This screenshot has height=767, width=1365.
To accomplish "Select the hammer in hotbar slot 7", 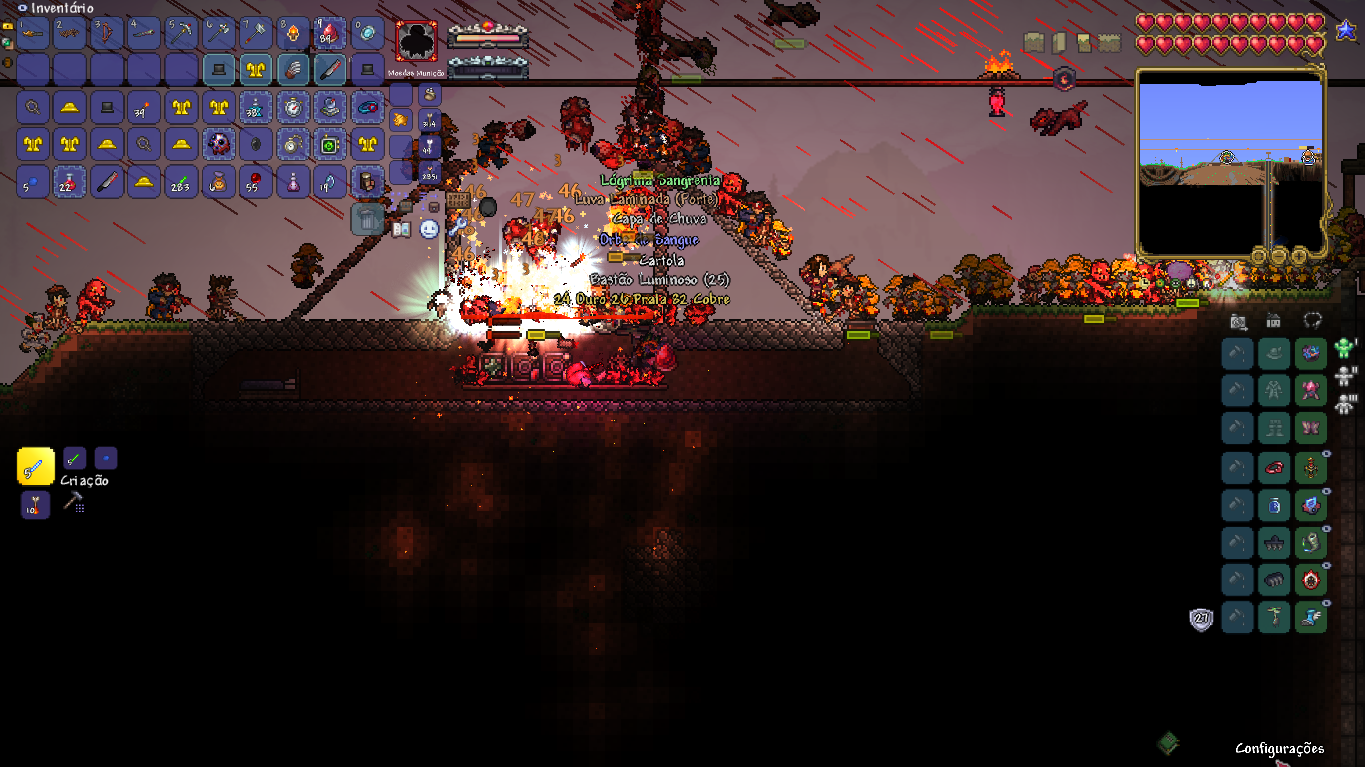I will pos(255,35).
